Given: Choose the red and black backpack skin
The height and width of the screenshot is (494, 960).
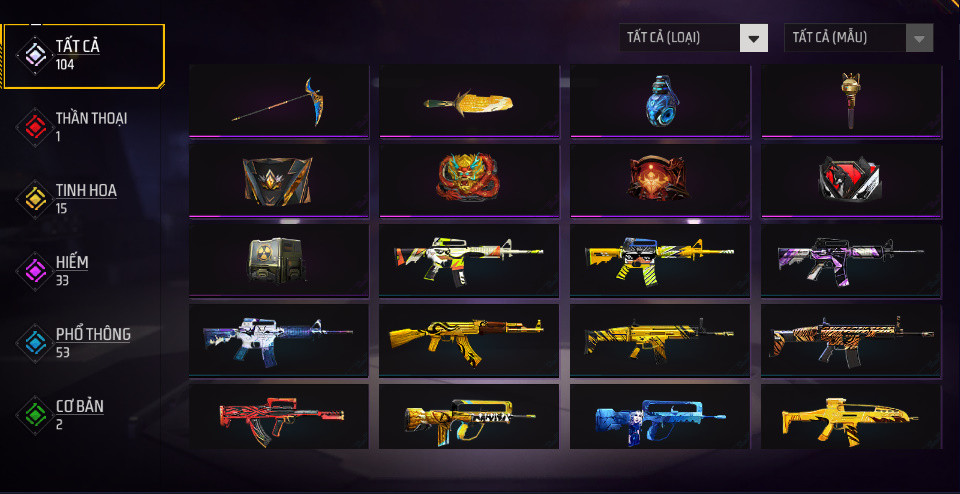Looking at the screenshot, I should [851, 179].
